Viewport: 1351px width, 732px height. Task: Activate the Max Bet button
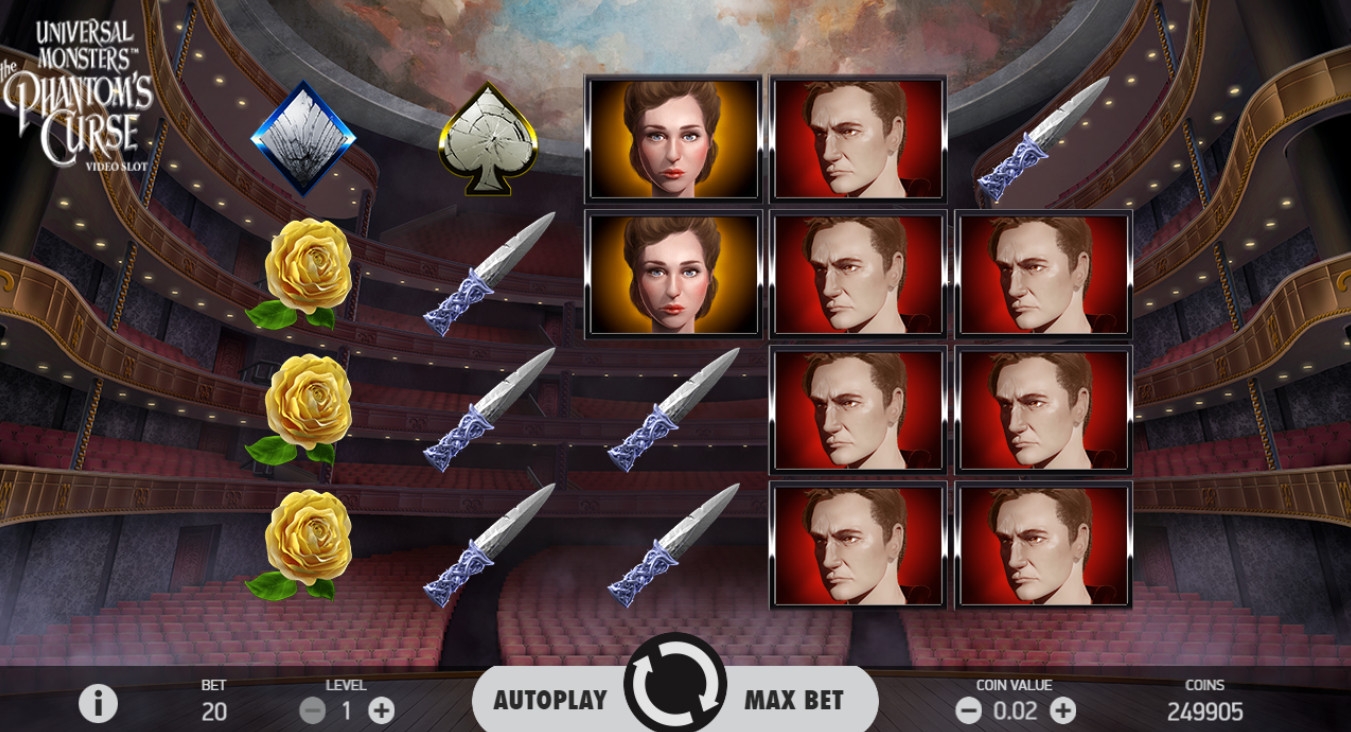[794, 700]
